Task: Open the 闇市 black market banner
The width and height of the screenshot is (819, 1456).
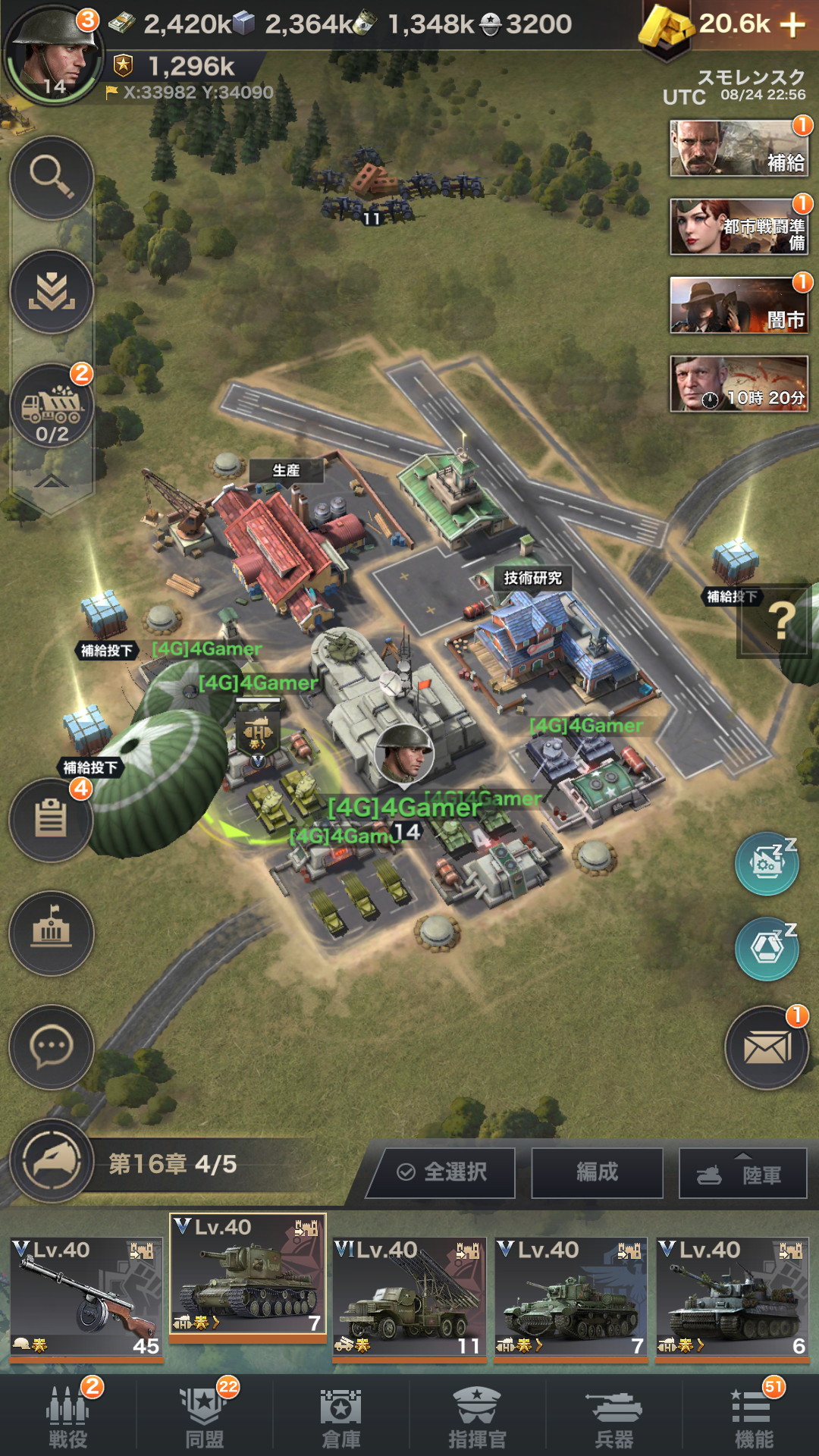Action: [x=739, y=306]
